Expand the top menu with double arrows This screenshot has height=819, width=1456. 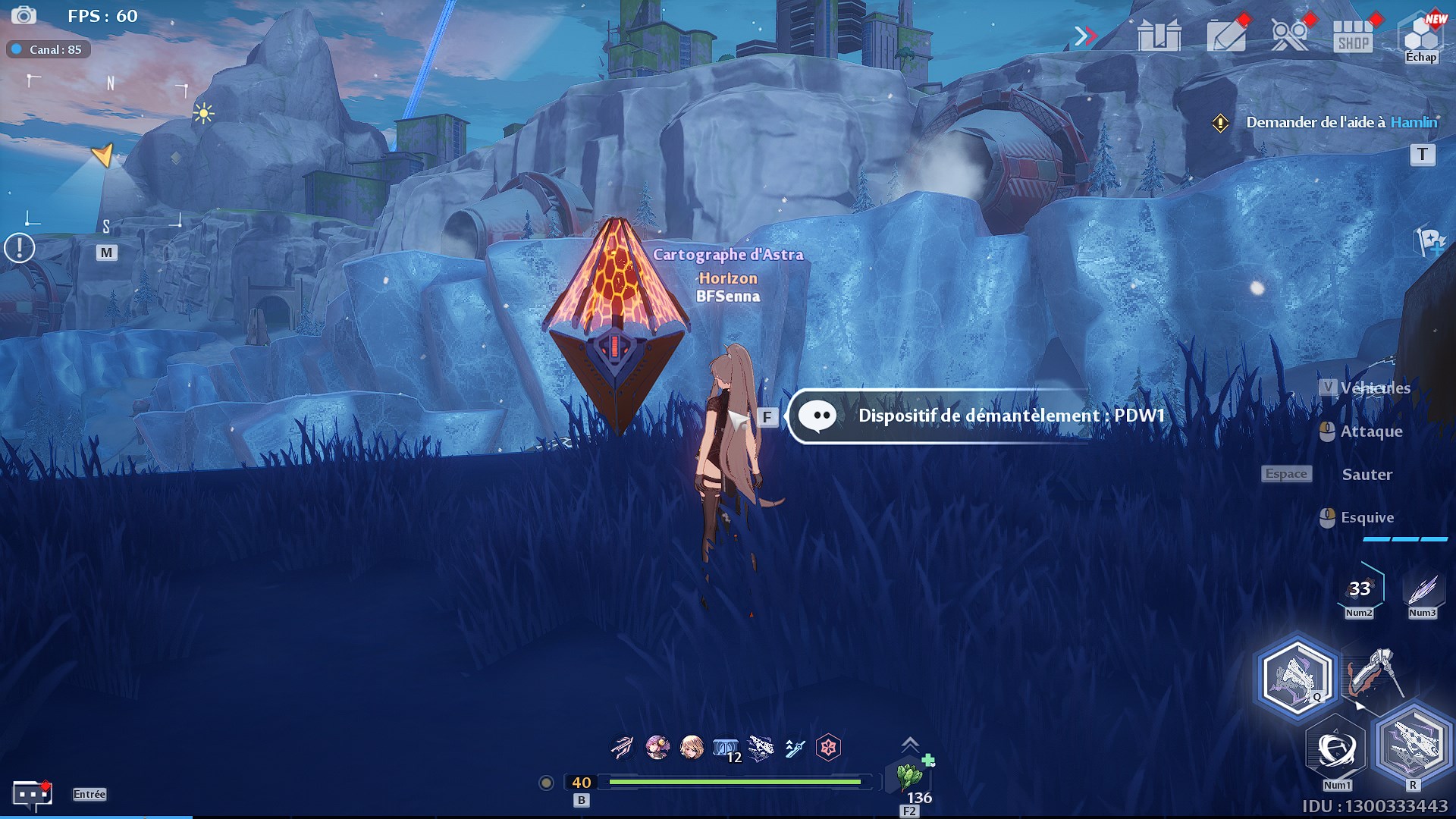[1085, 36]
